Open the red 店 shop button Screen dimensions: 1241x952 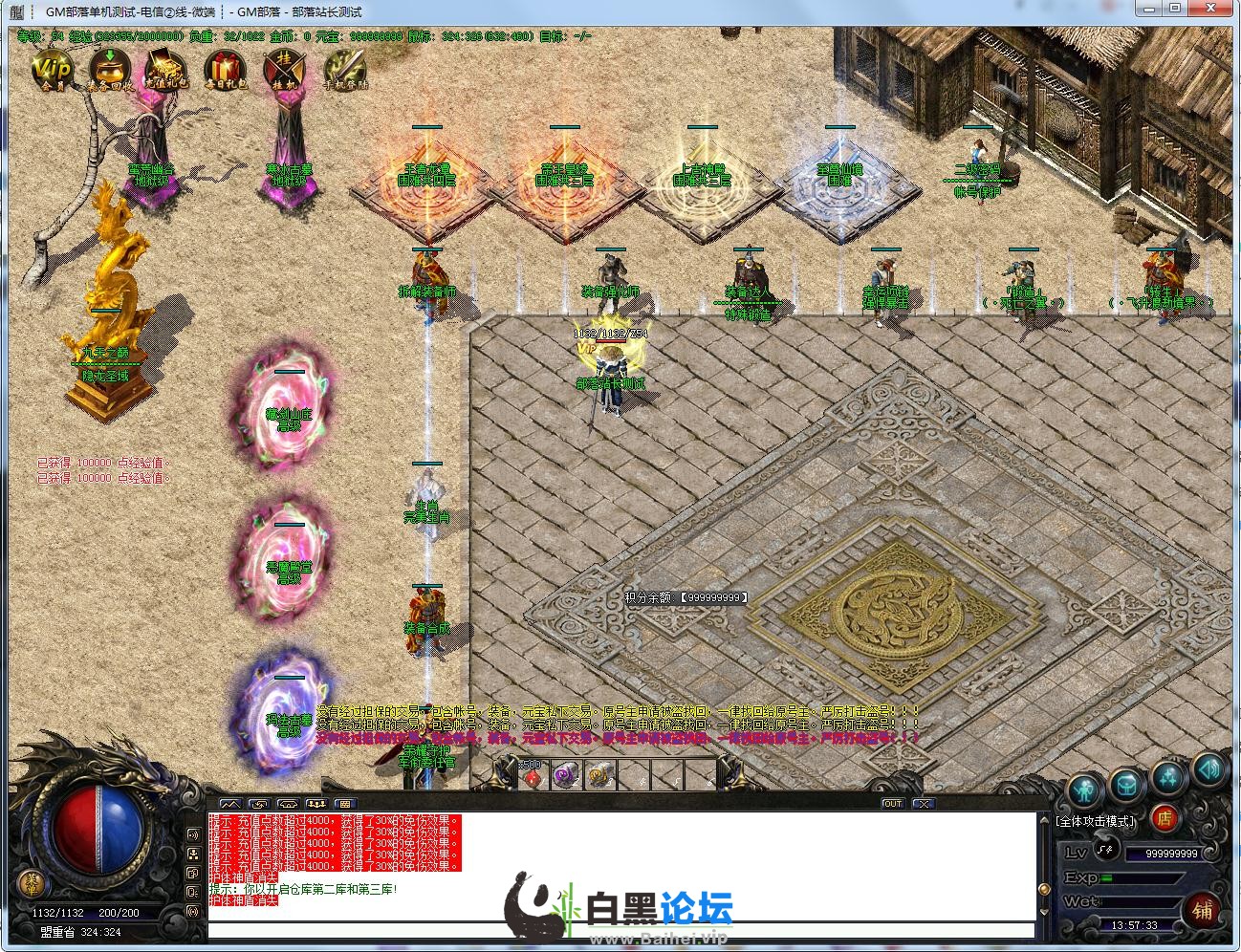coord(1164,818)
